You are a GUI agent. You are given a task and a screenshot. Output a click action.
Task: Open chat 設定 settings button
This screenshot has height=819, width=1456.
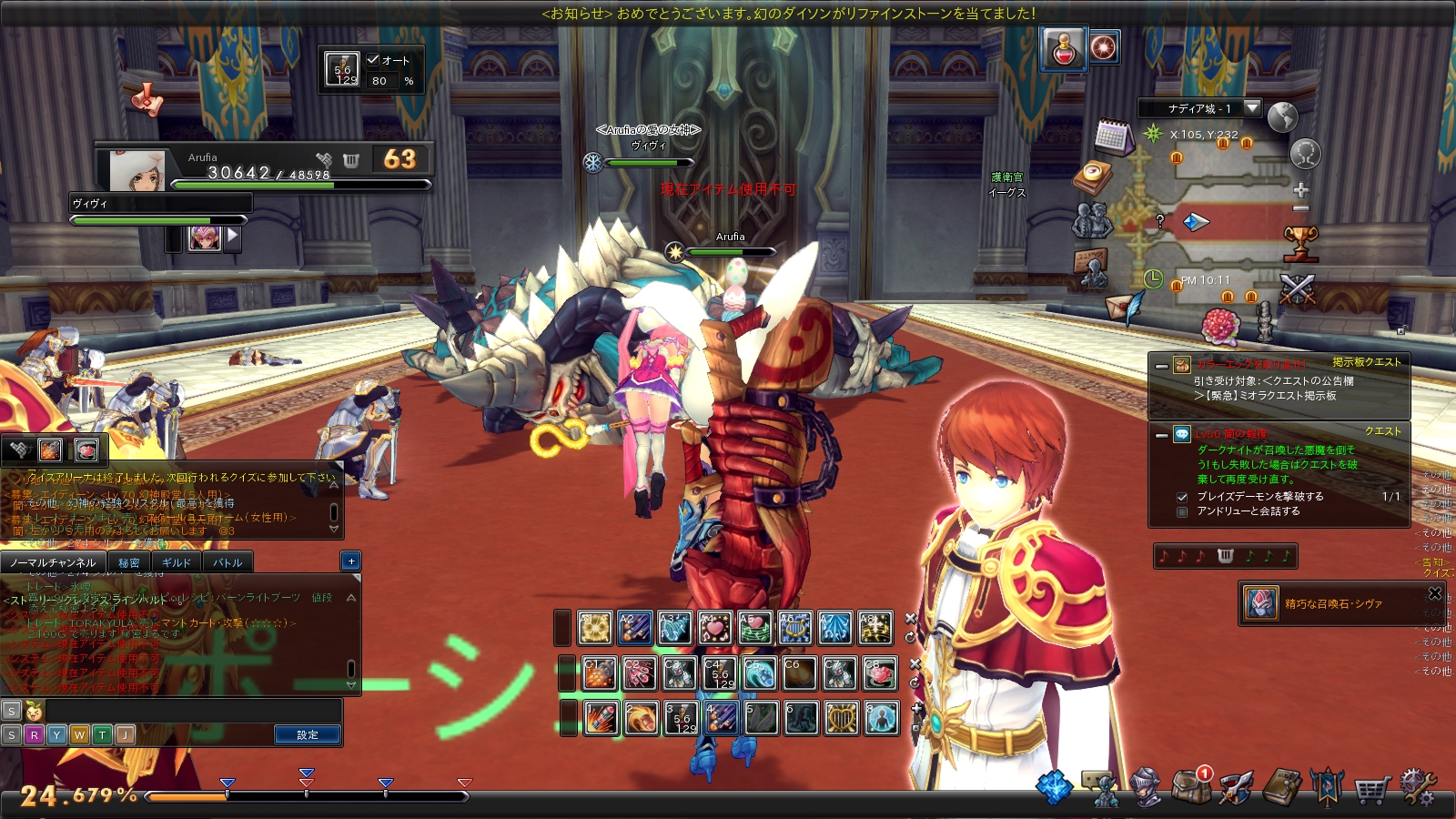click(x=308, y=734)
